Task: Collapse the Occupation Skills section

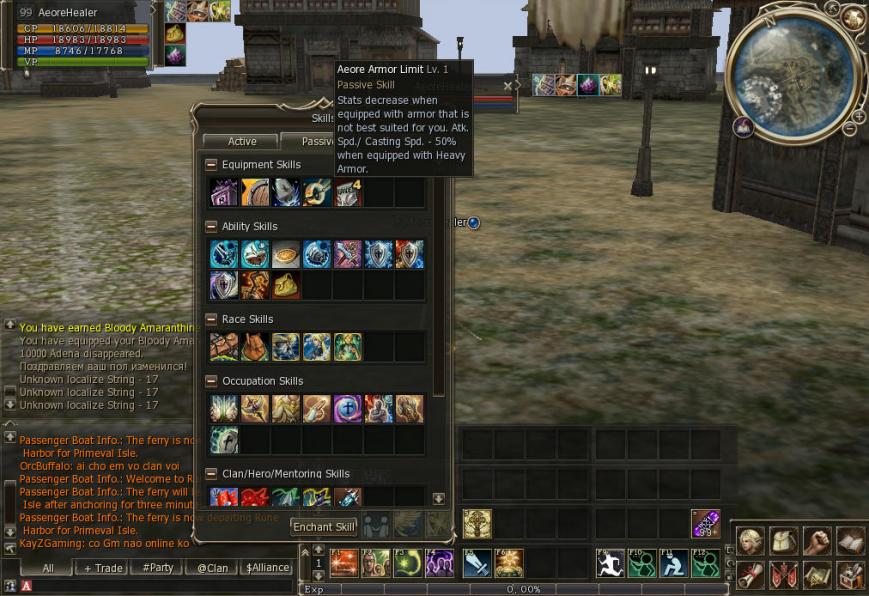Action: [211, 381]
